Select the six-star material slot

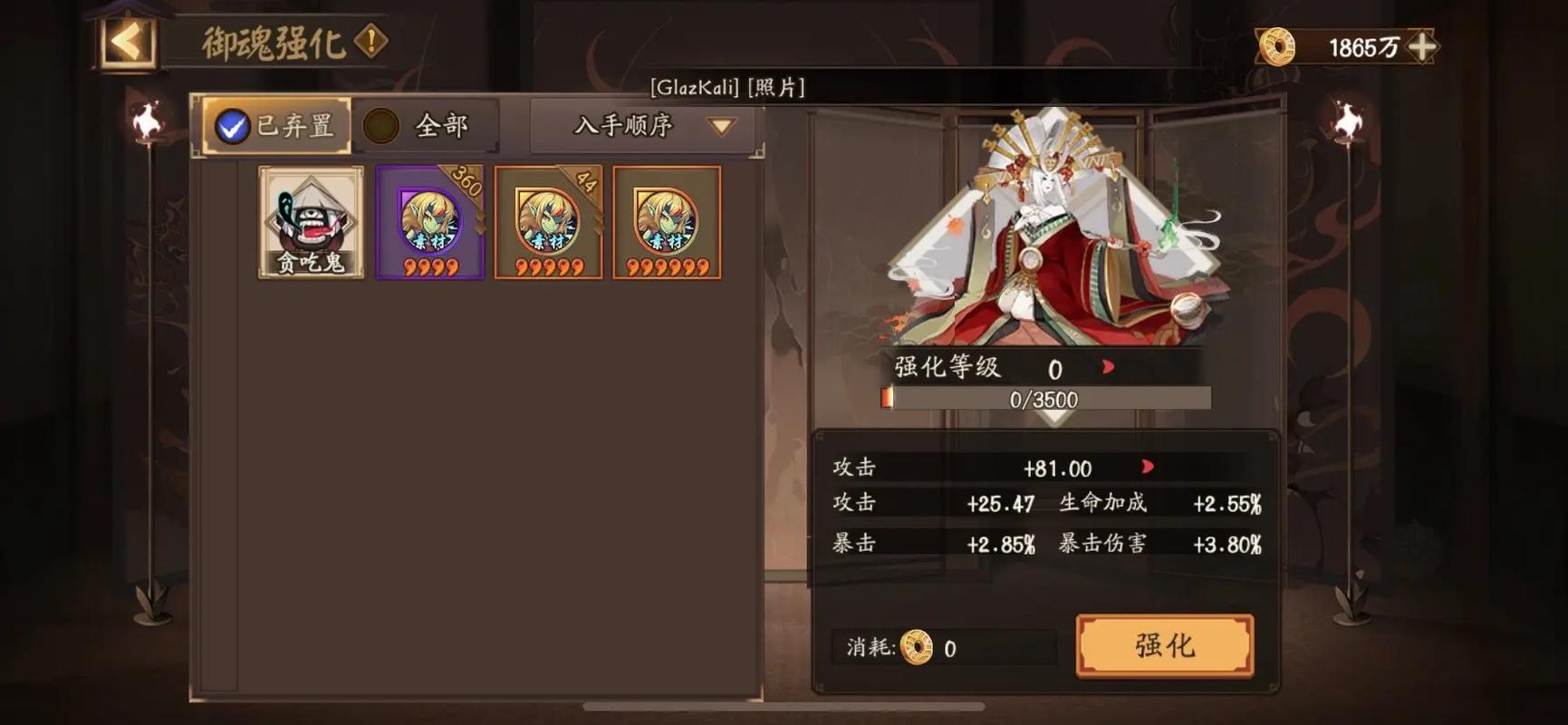pyautogui.click(x=667, y=222)
